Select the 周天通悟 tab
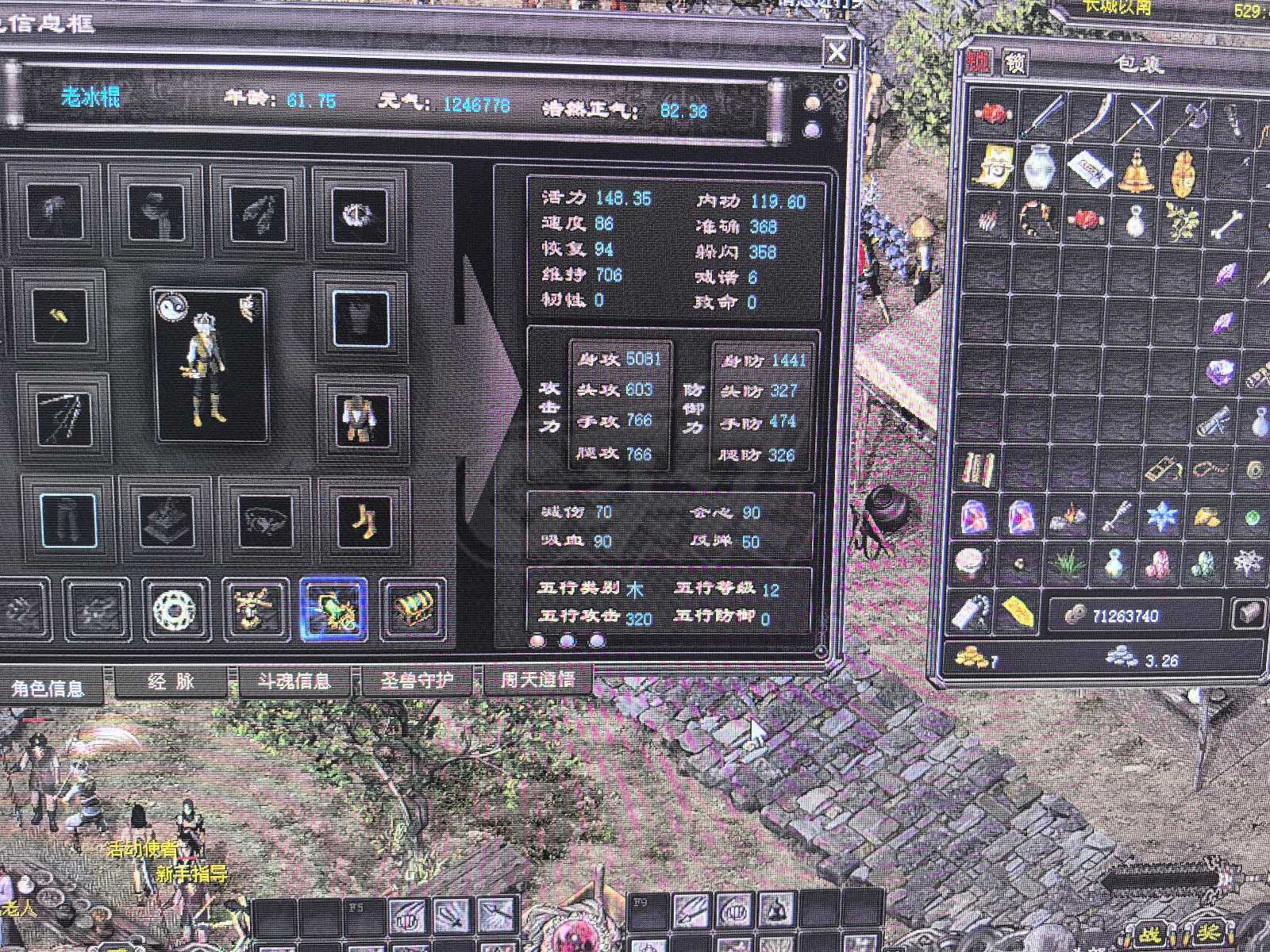The image size is (1270, 952). click(x=538, y=679)
